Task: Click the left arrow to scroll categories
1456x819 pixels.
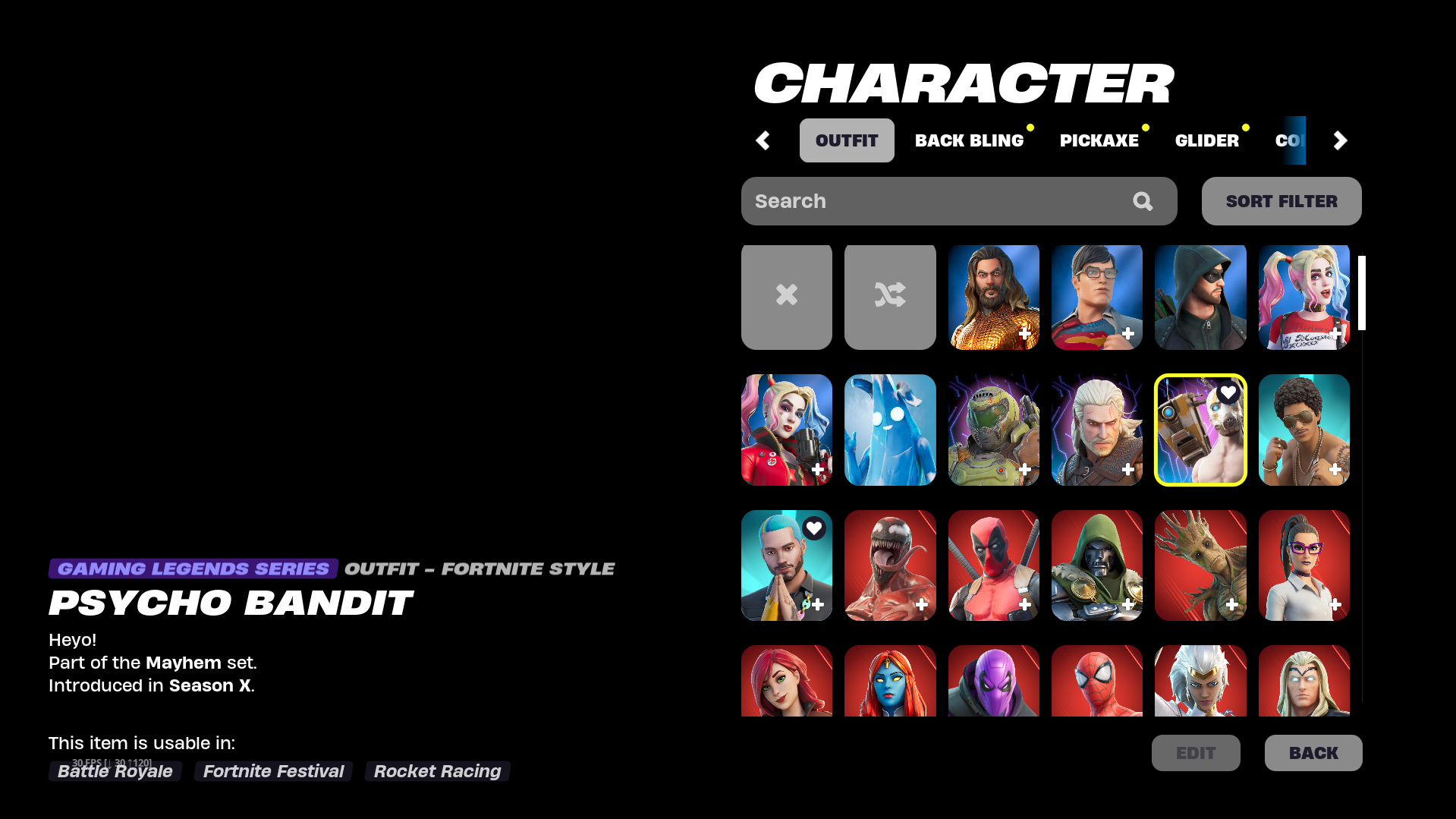Action: click(x=763, y=140)
